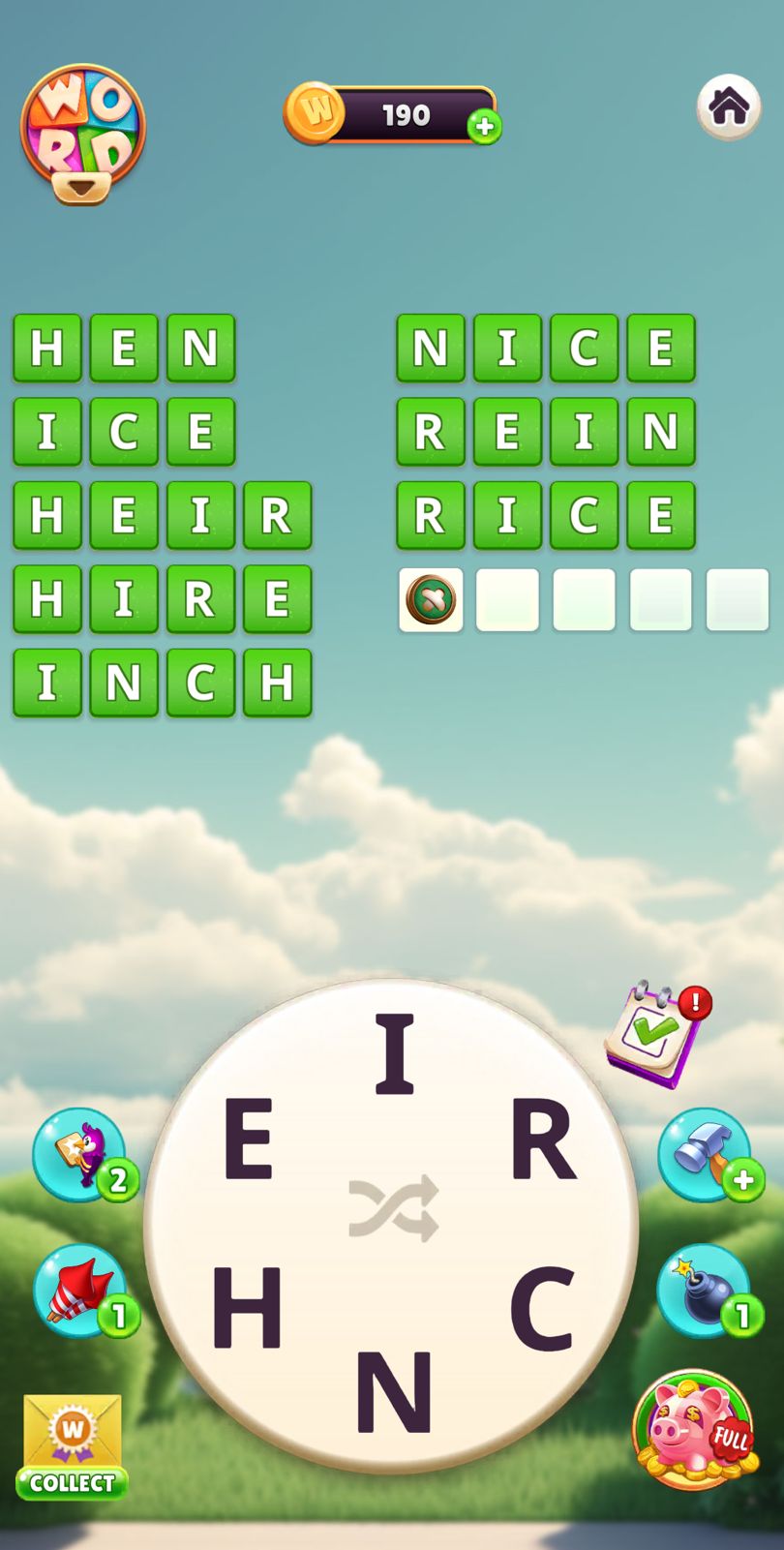The height and width of the screenshot is (1550, 784).
Task: Select the letter N on the wheel
Action: pos(394,1390)
